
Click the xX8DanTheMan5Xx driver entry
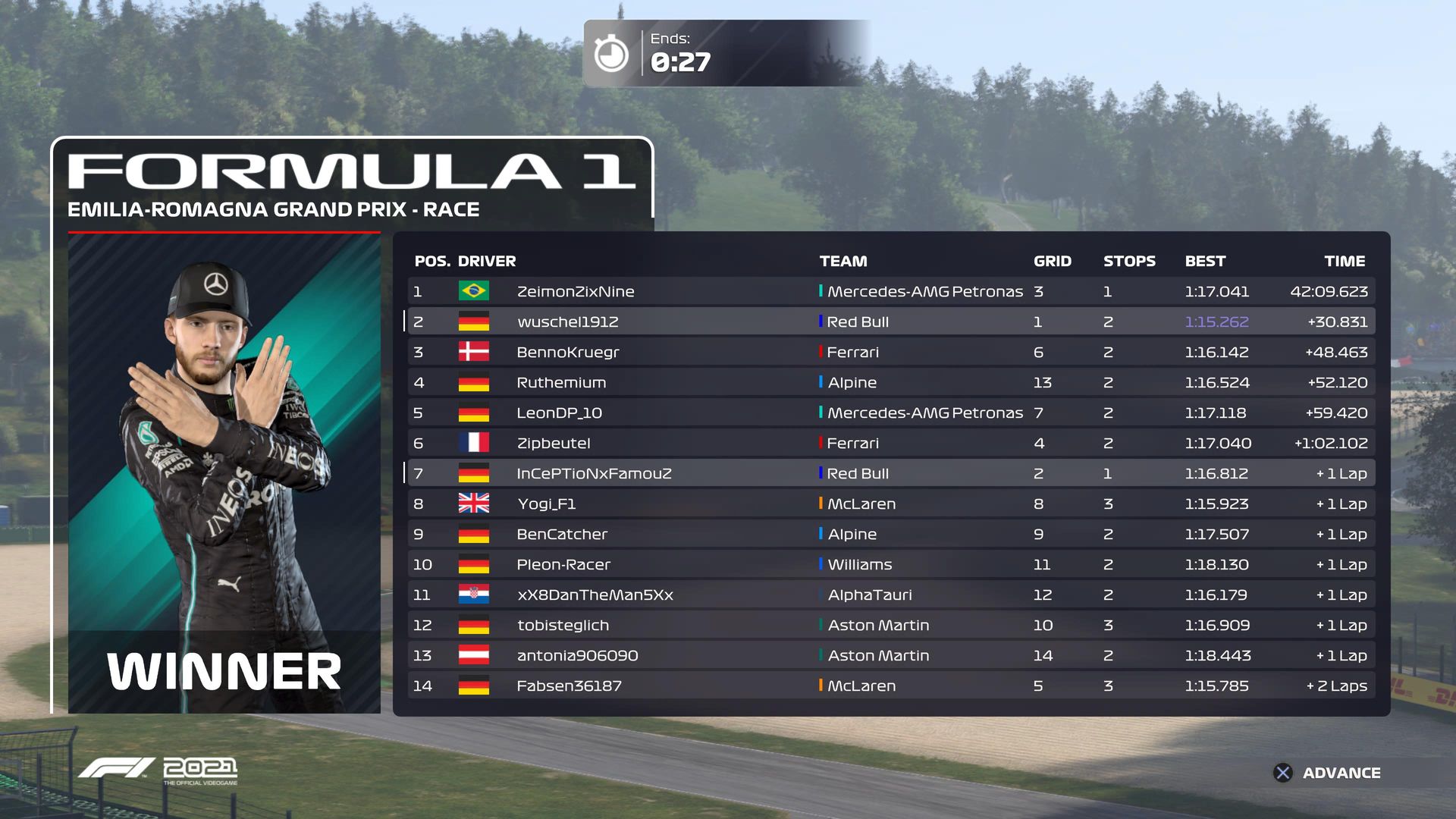[595, 595]
